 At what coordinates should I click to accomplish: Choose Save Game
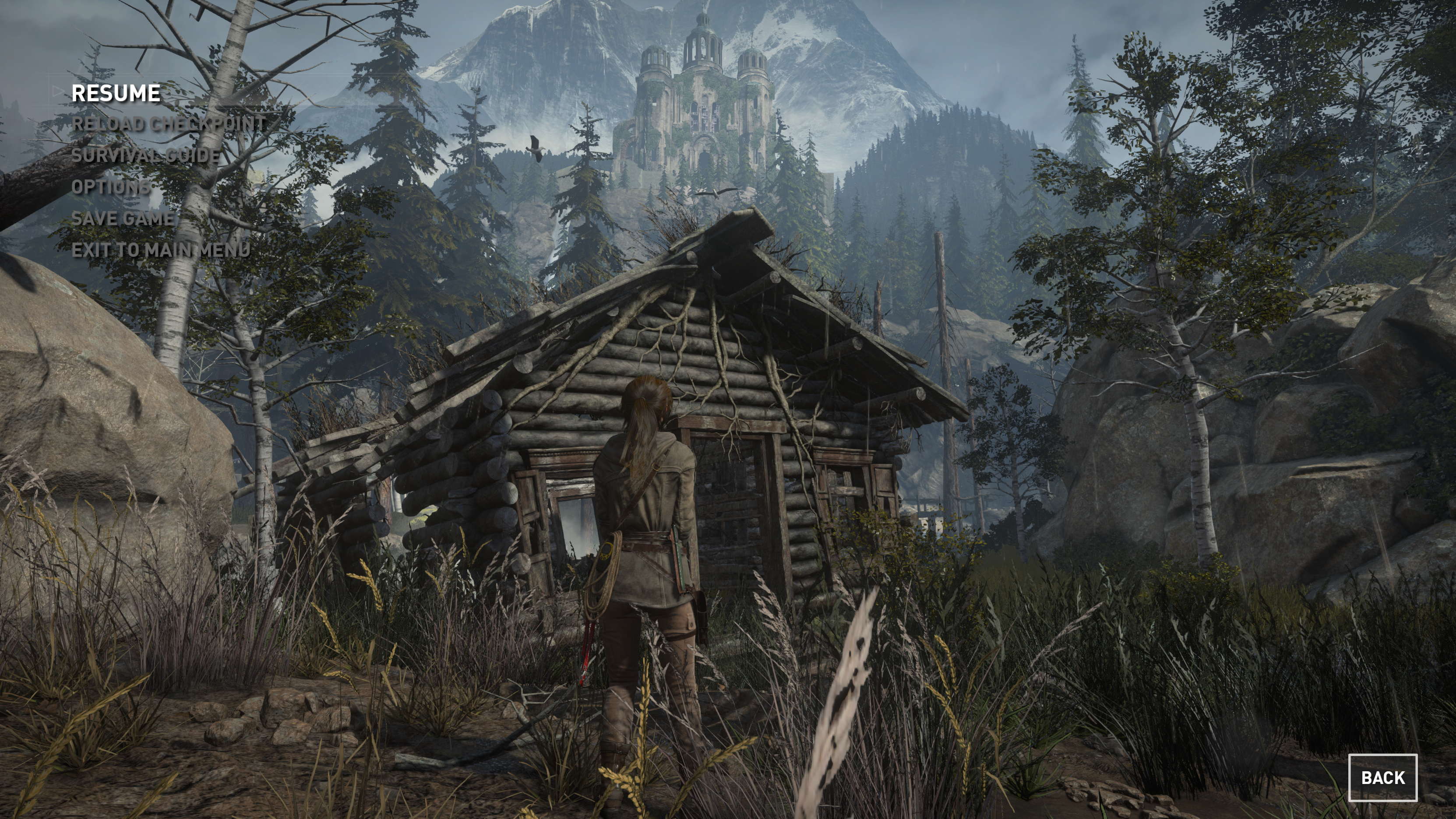123,218
